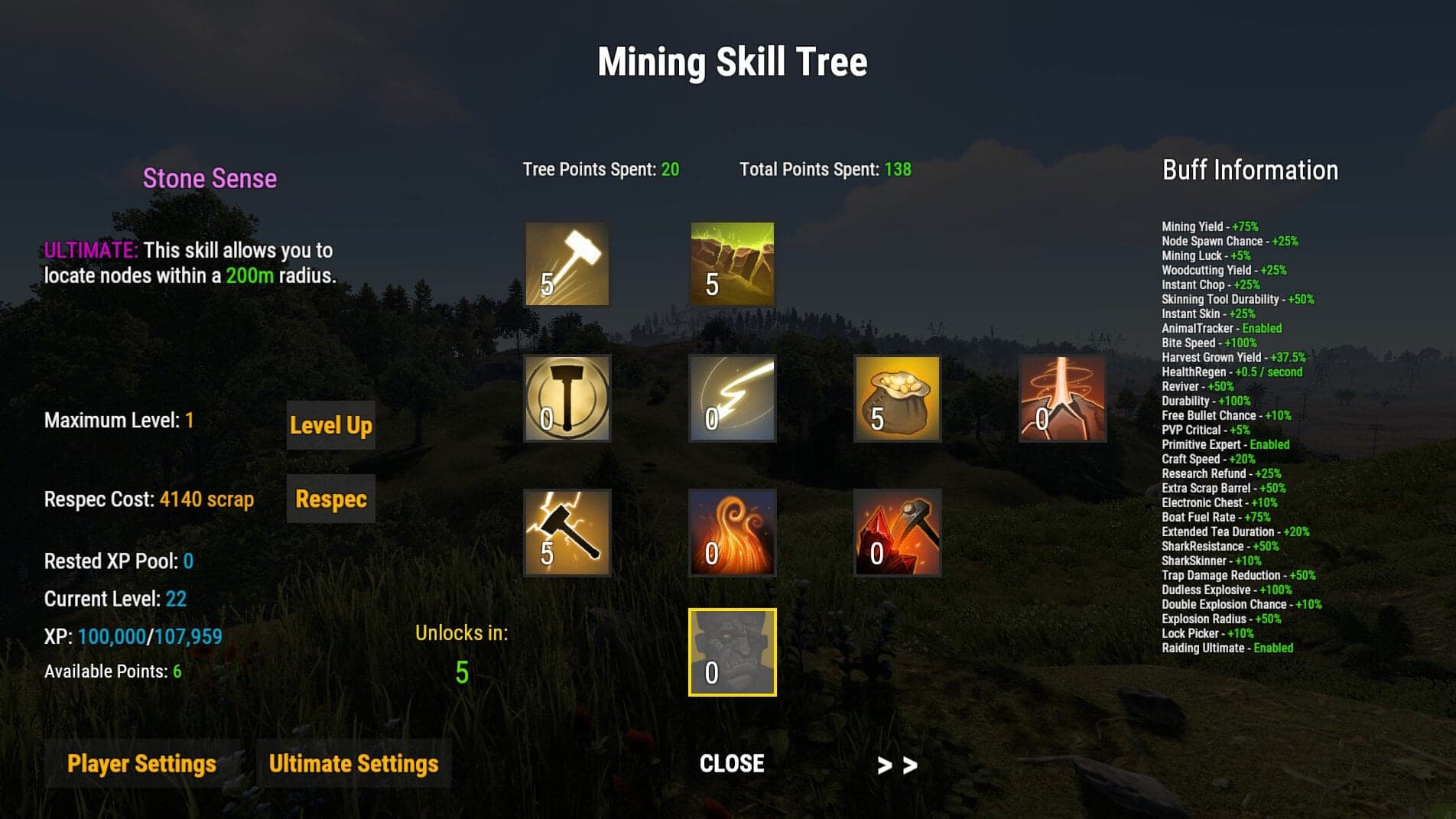Click the Buff Information header

pos(1250,171)
